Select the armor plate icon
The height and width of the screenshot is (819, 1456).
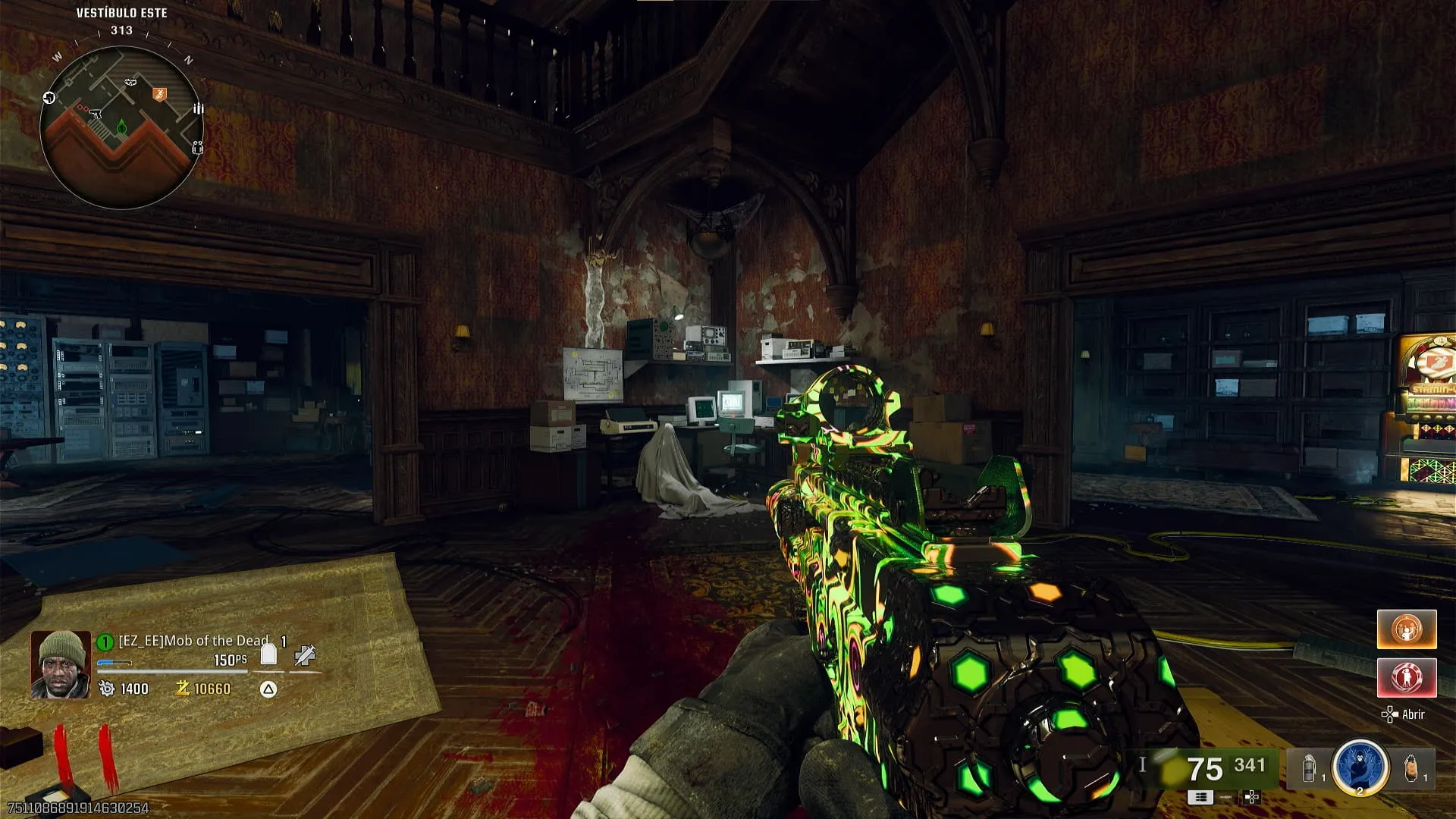[x=268, y=654]
